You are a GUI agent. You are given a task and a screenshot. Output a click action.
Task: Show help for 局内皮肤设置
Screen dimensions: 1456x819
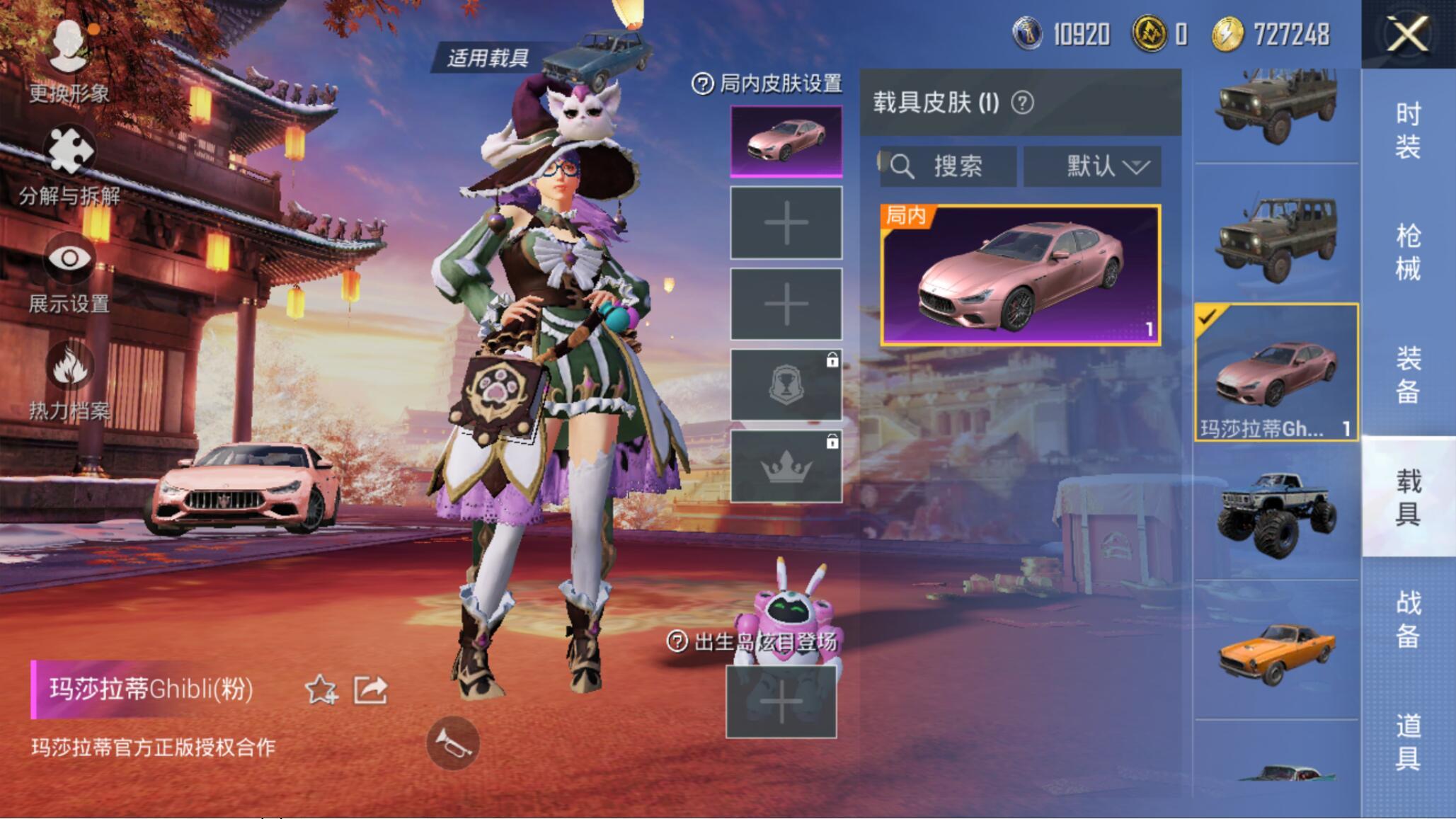pos(702,84)
